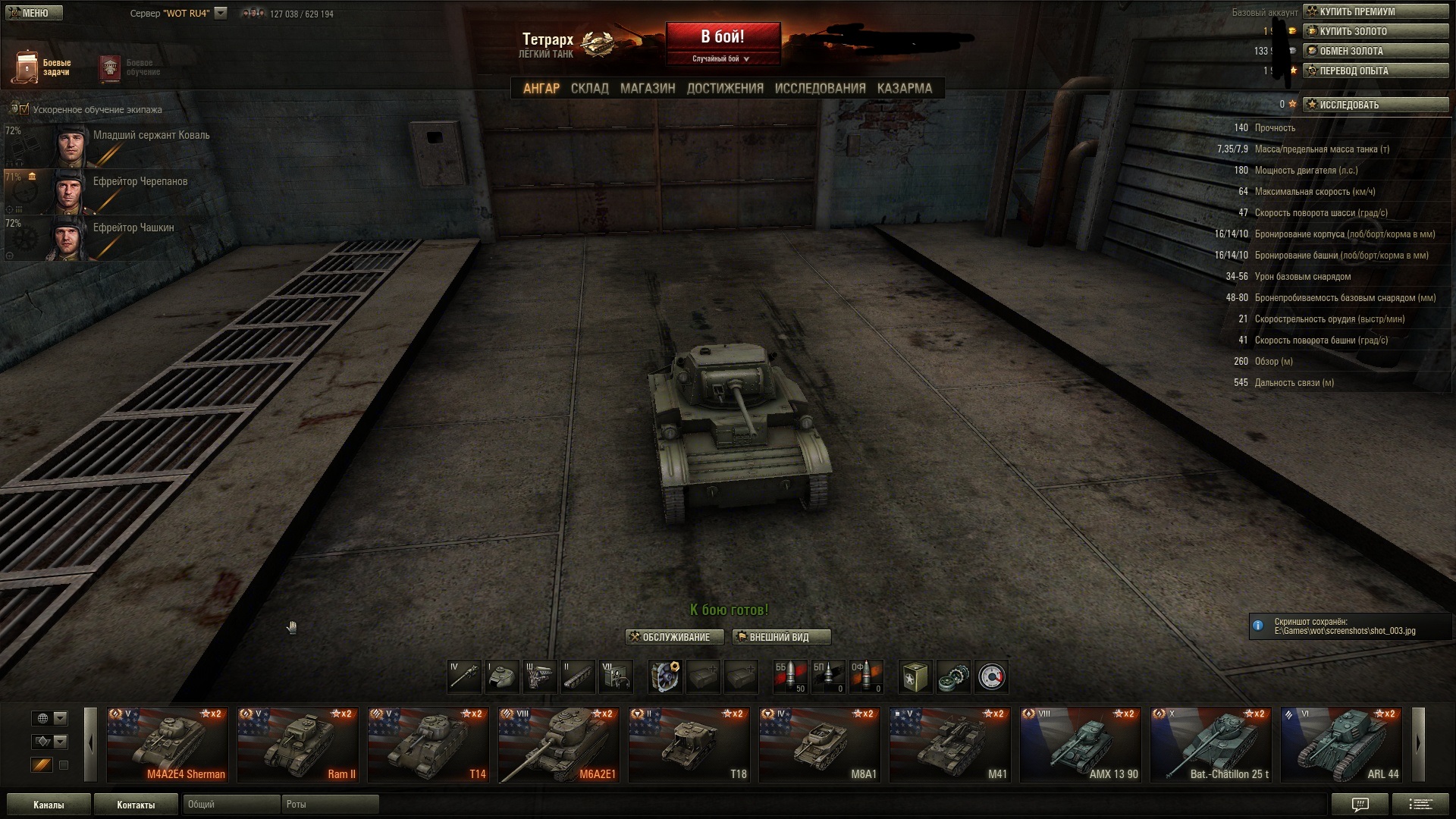Start battle with the В бой! button
This screenshot has height=819, width=1456.
[x=723, y=37]
